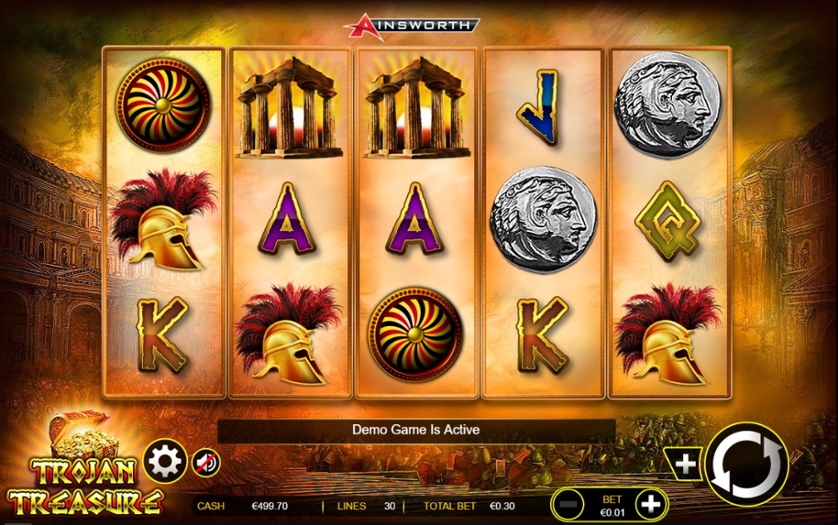
Task: Open the gear settings menu
Action: click(x=164, y=461)
